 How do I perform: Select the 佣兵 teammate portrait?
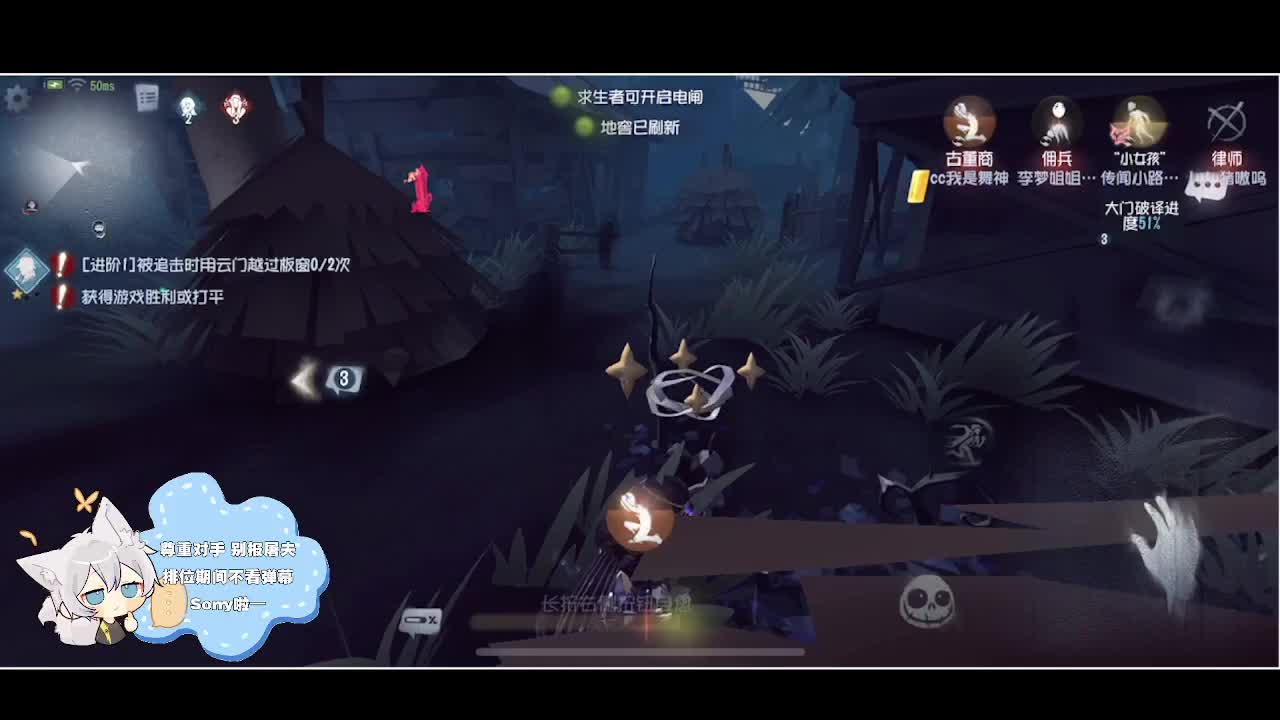1055,120
